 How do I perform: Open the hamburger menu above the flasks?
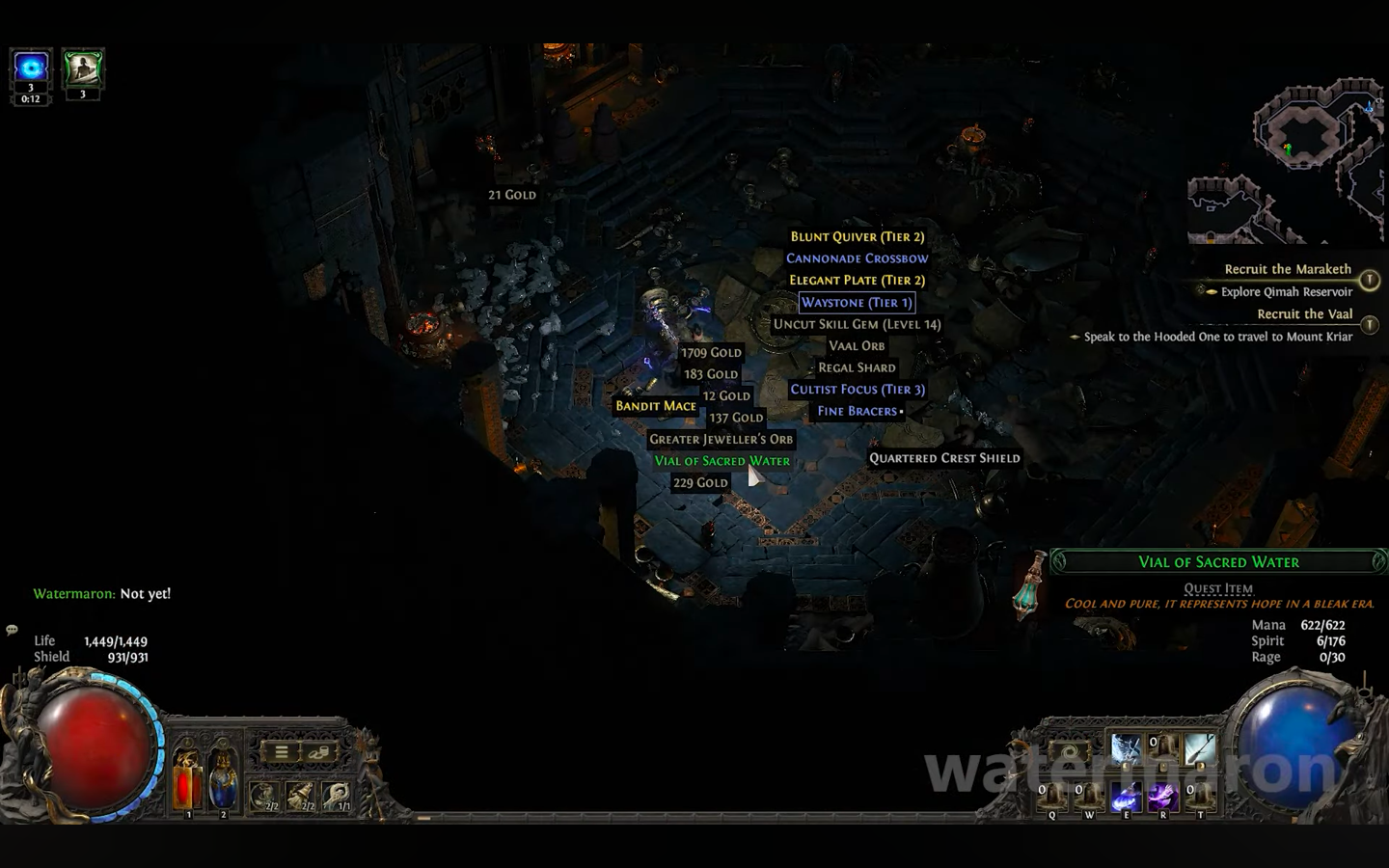coord(281,752)
